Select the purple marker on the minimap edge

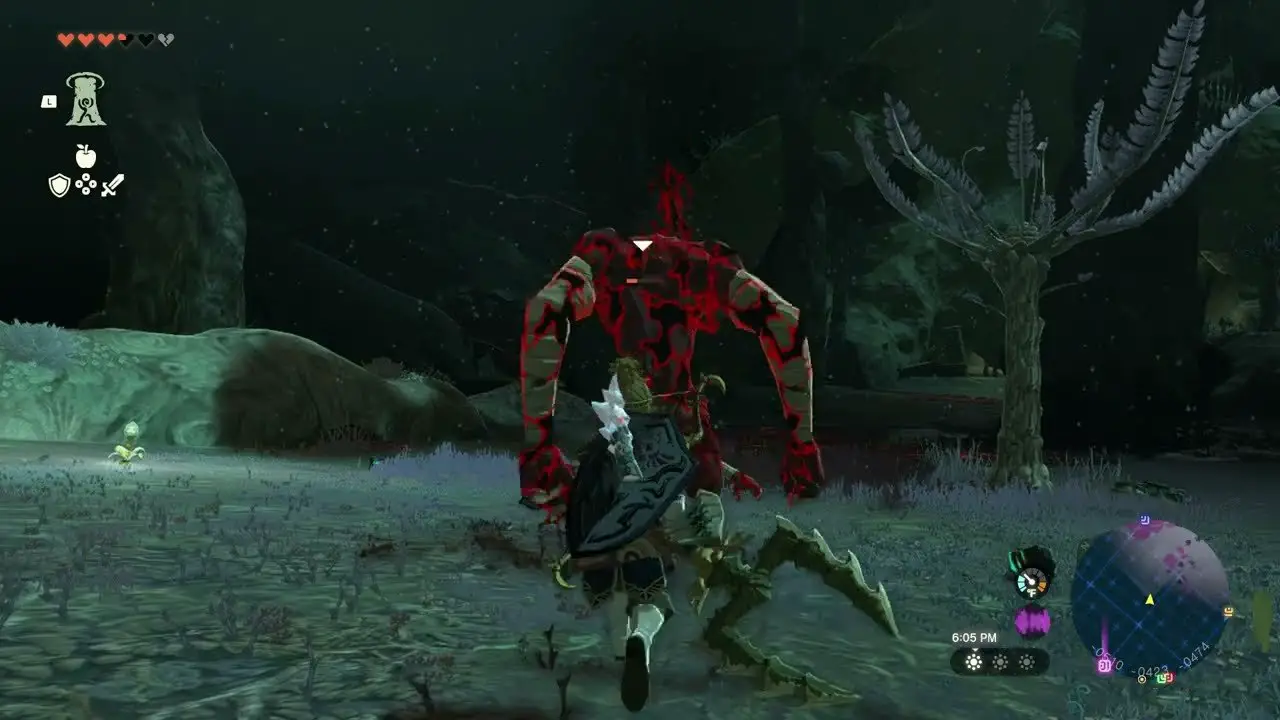[1105, 665]
